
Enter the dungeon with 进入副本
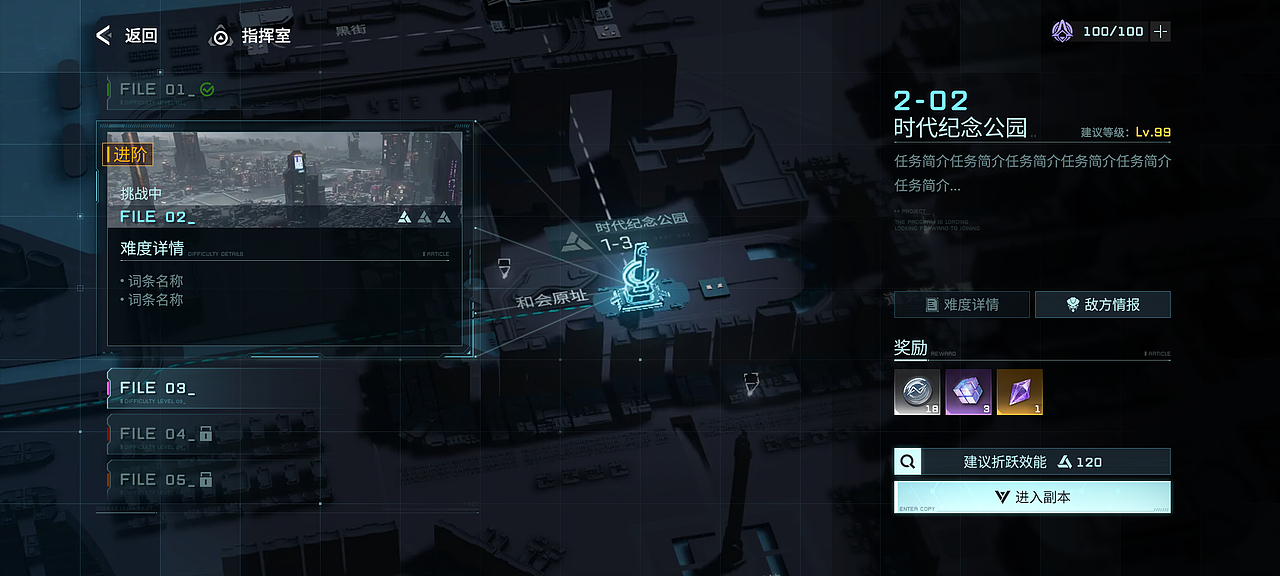click(x=1032, y=497)
